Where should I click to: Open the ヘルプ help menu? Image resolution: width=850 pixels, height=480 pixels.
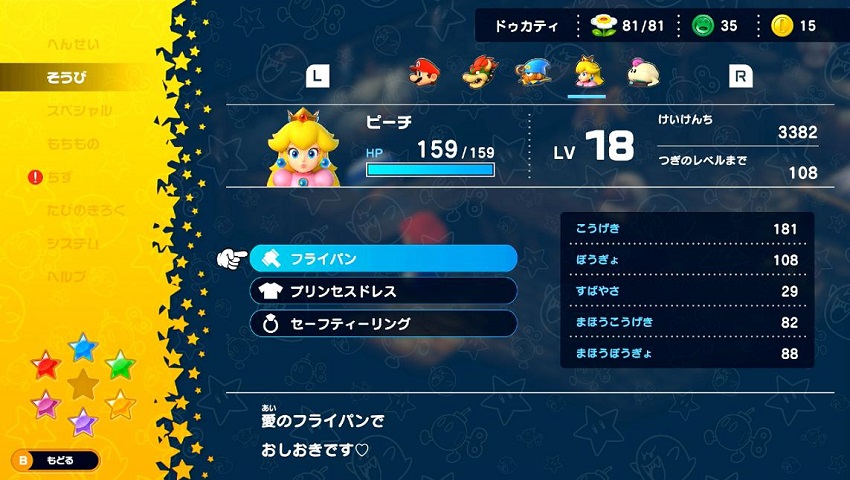[65, 276]
